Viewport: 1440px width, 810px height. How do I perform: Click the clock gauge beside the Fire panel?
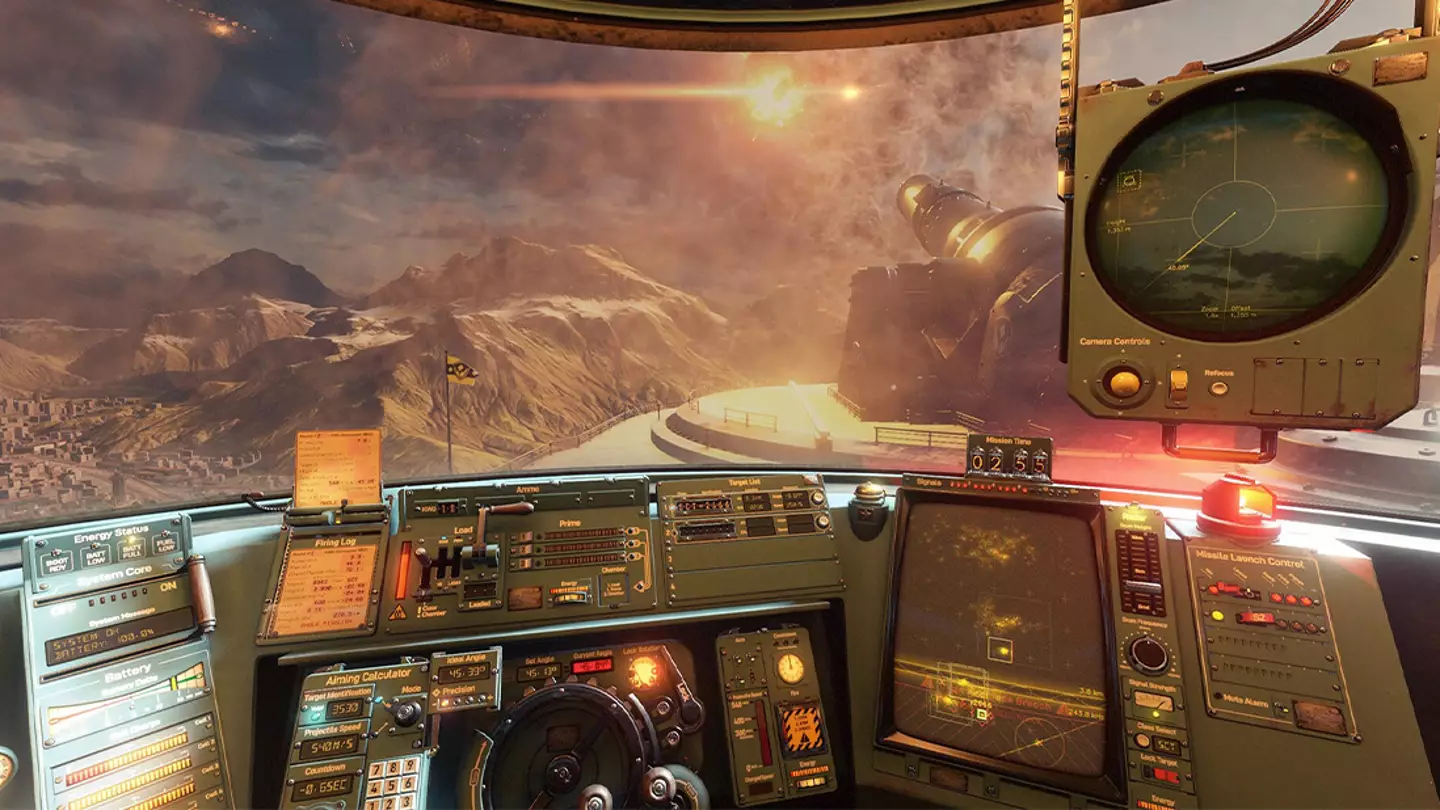pos(790,669)
